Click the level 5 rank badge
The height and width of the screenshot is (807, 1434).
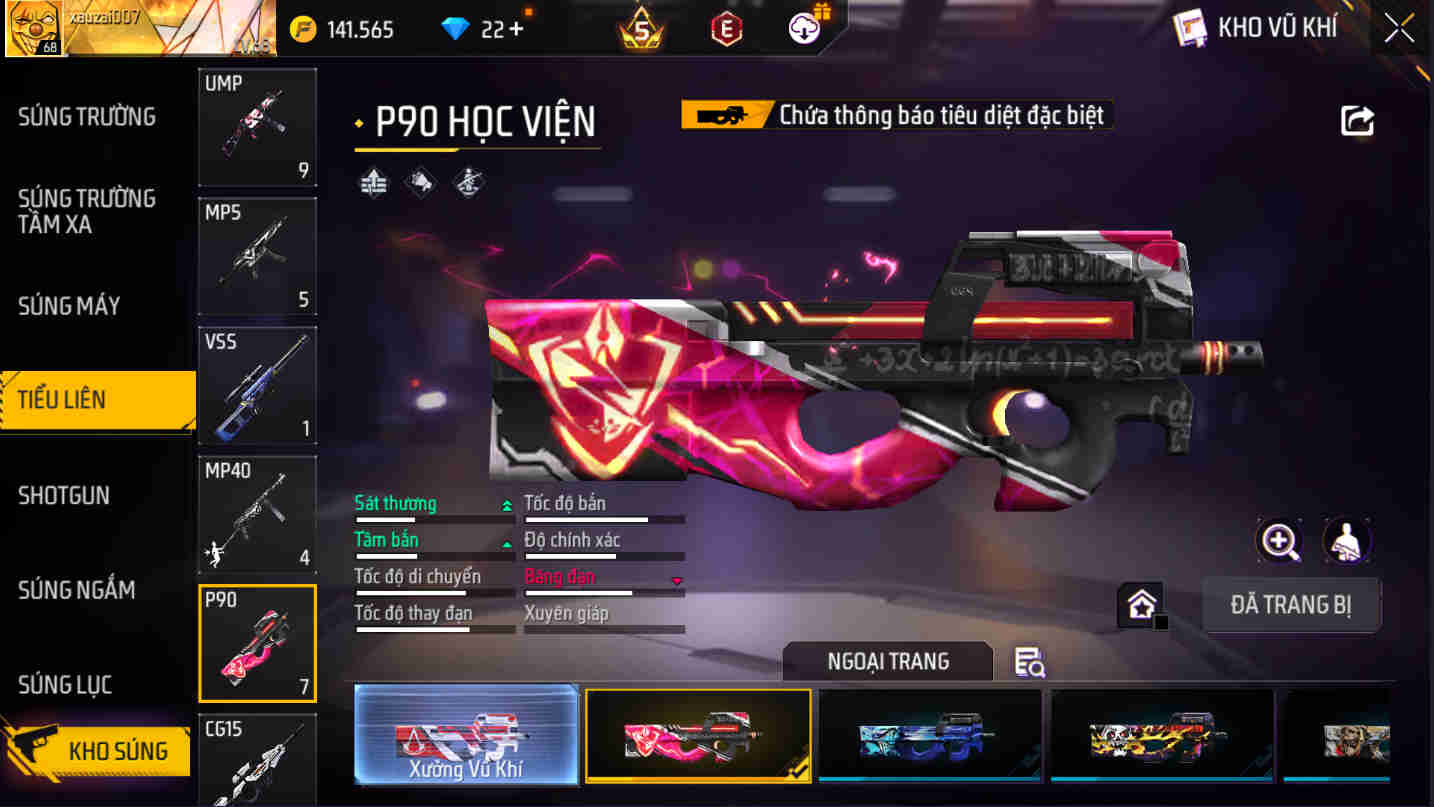638,28
